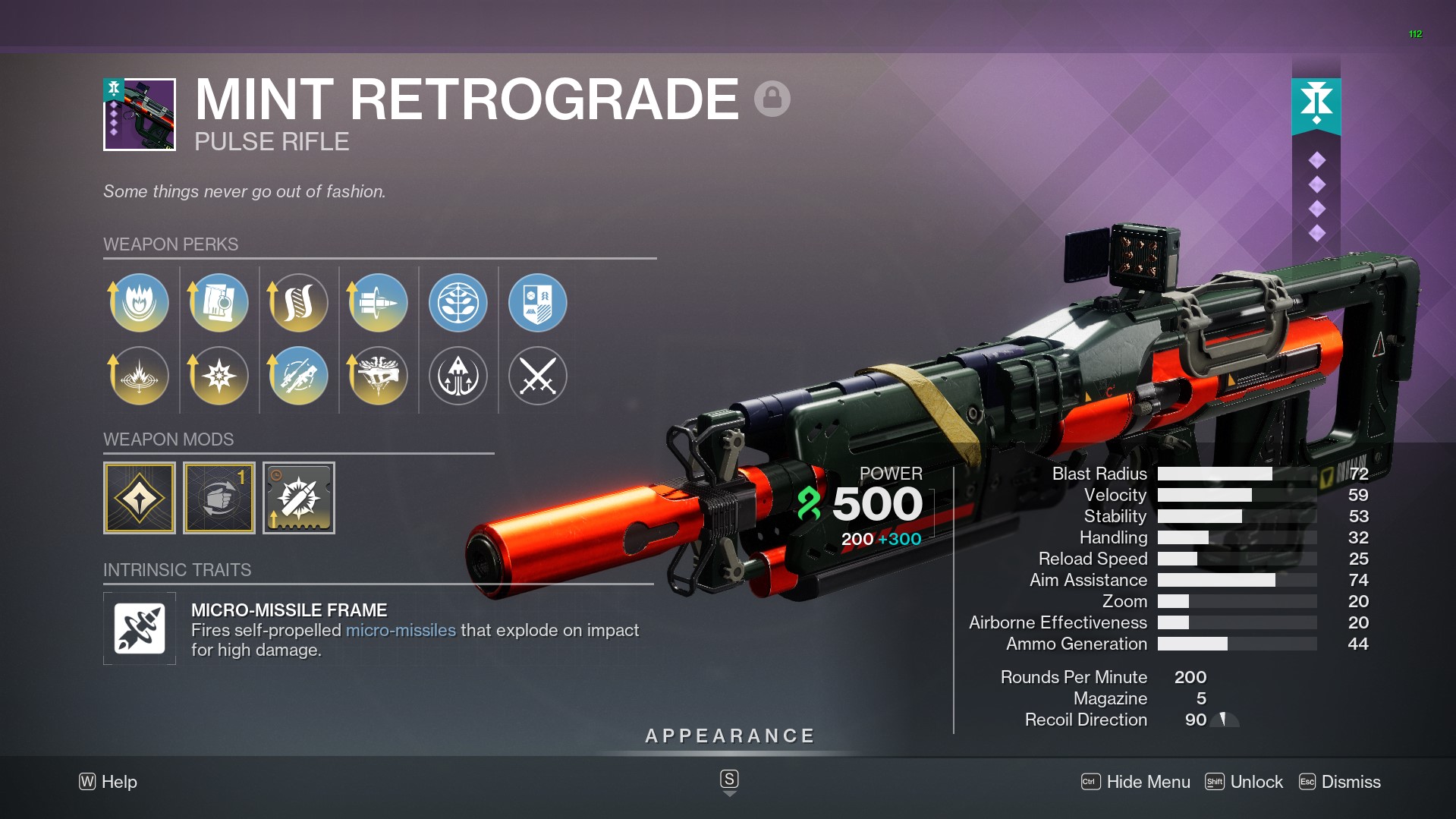Choose the quartered shield crest perk

coord(538,303)
